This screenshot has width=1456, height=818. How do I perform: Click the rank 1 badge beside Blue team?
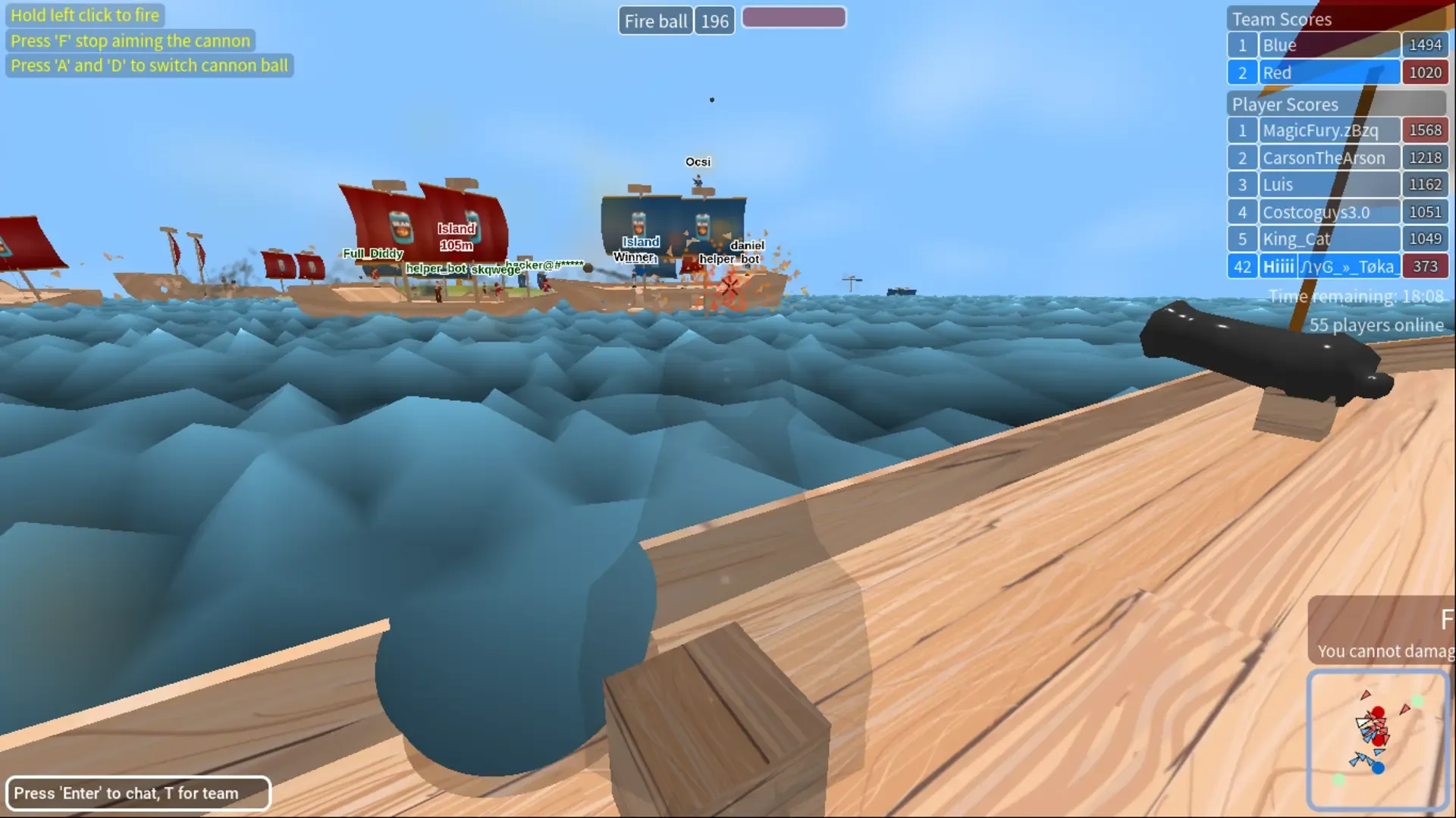coord(1242,45)
